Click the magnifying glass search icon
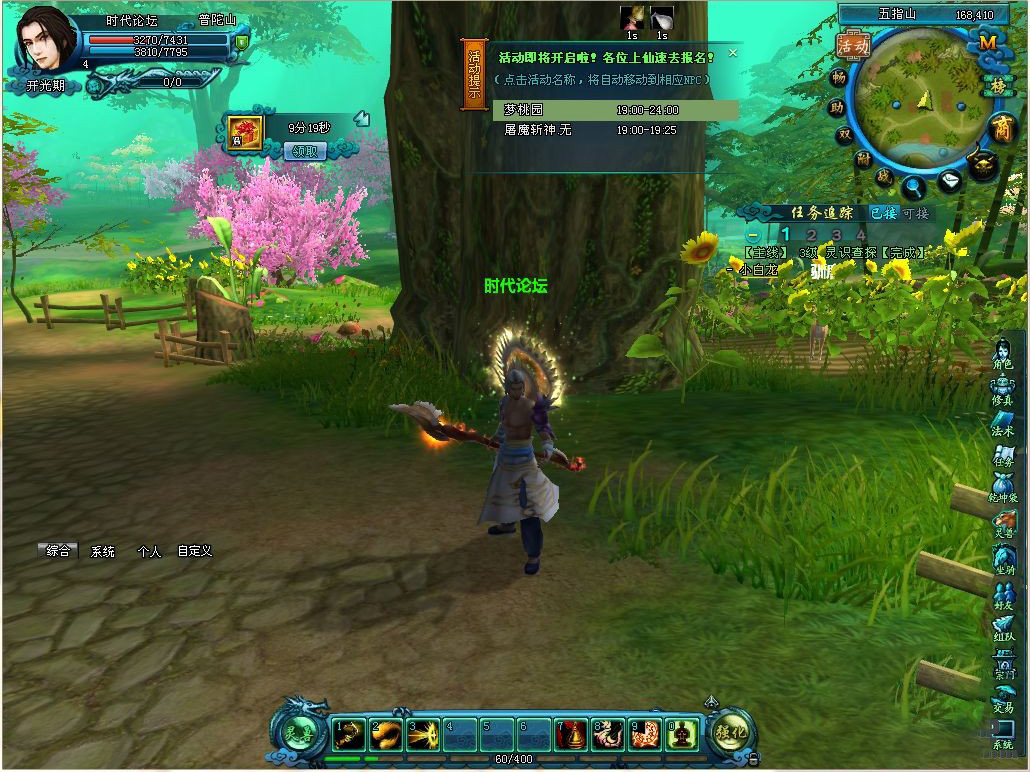 coord(912,185)
